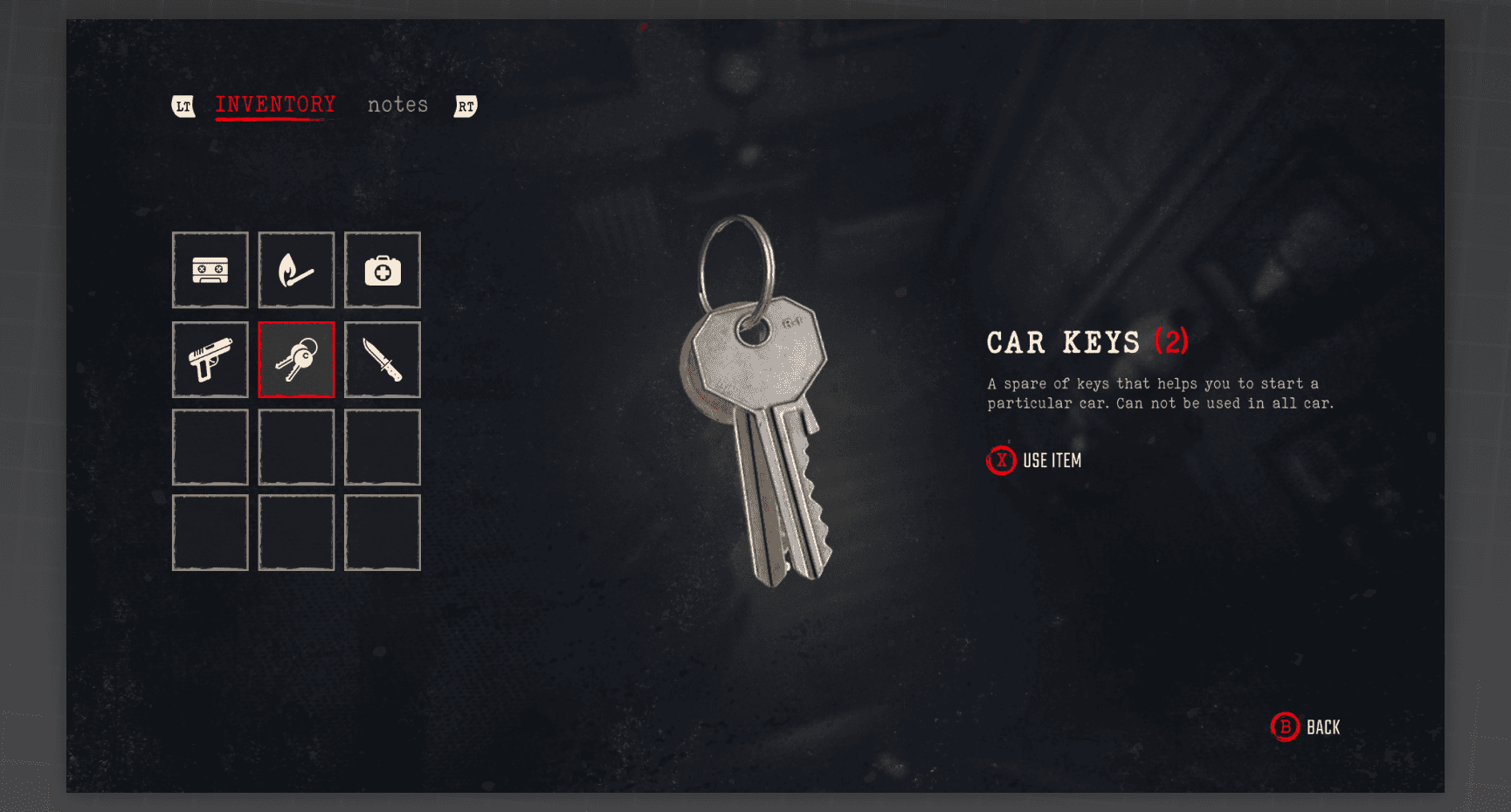Choose the knife inventory slot
1511x812 pixels.
[383, 360]
